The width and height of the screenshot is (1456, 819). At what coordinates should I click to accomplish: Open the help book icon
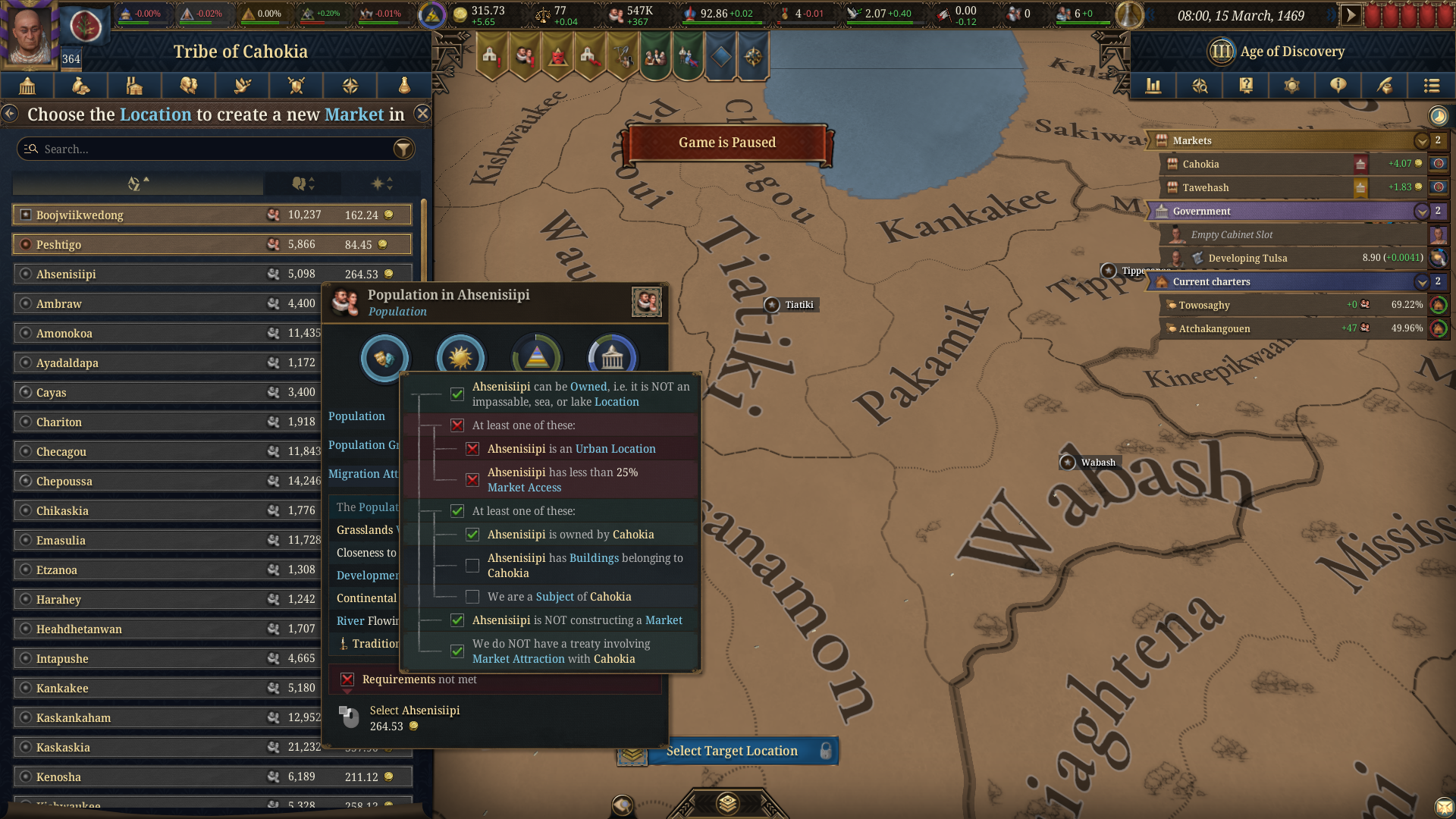(x=1246, y=86)
